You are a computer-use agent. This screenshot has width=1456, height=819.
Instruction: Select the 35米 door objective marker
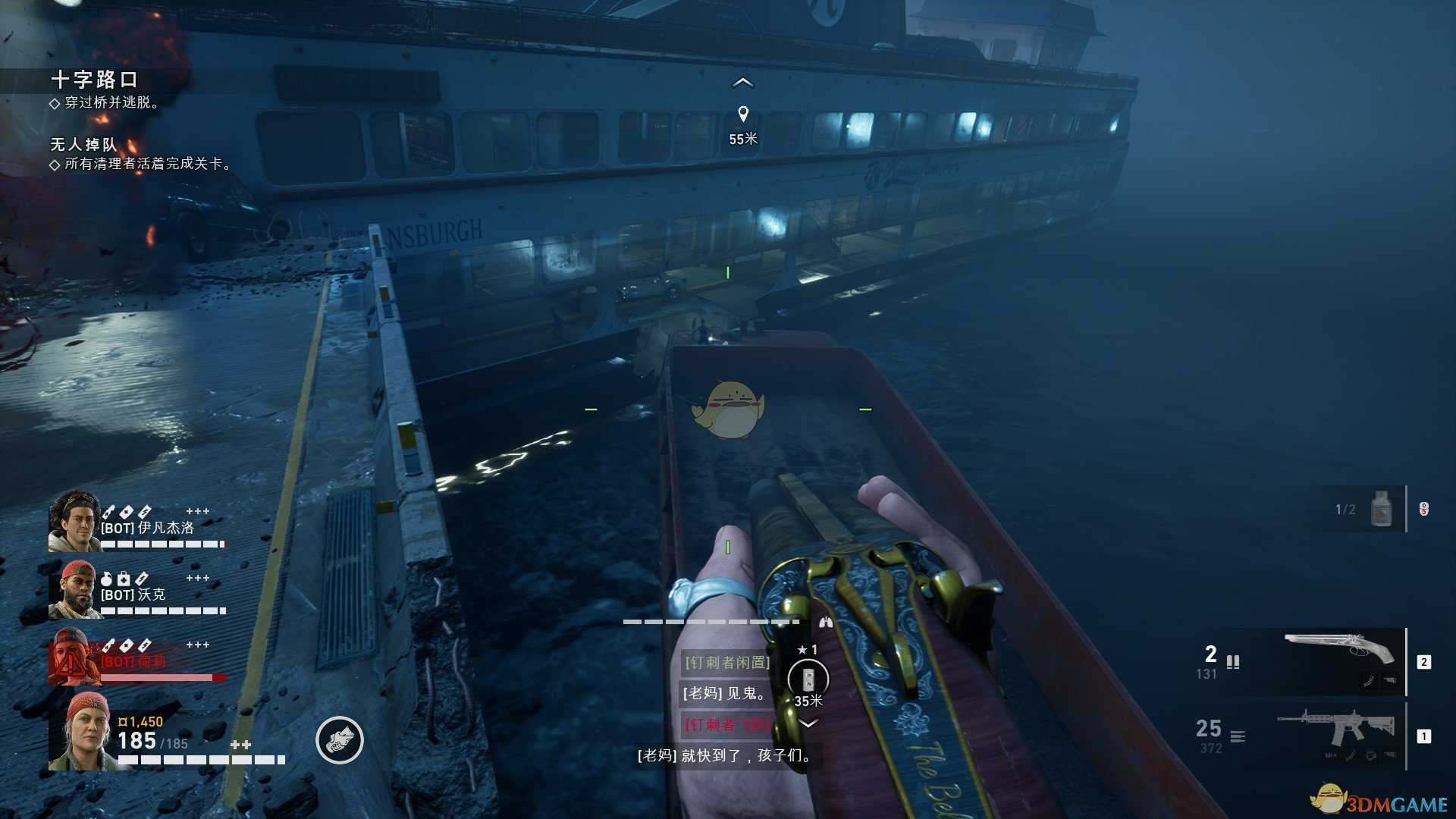click(x=808, y=679)
